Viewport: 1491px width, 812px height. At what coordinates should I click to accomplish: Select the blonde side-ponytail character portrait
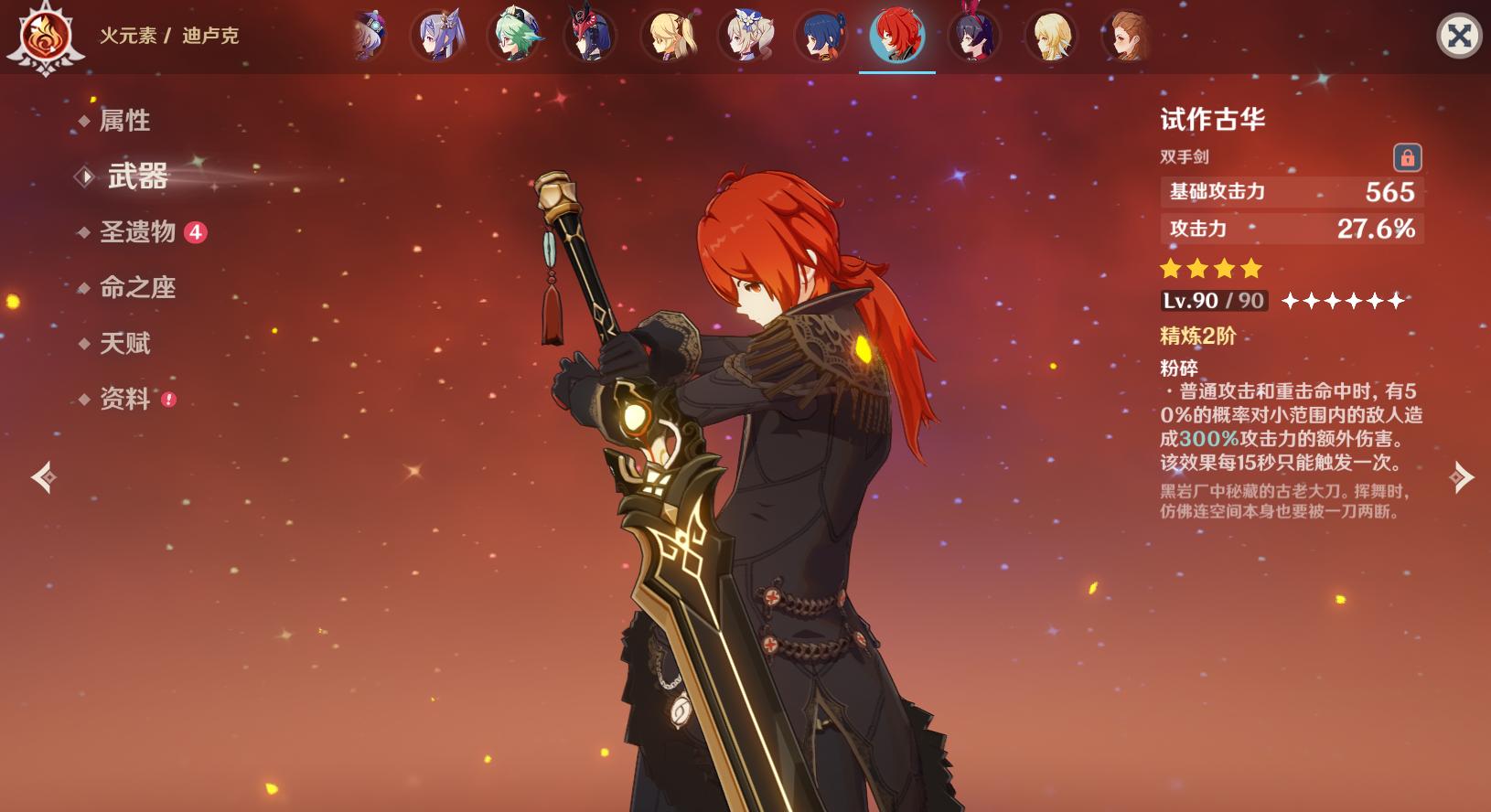coord(670,37)
